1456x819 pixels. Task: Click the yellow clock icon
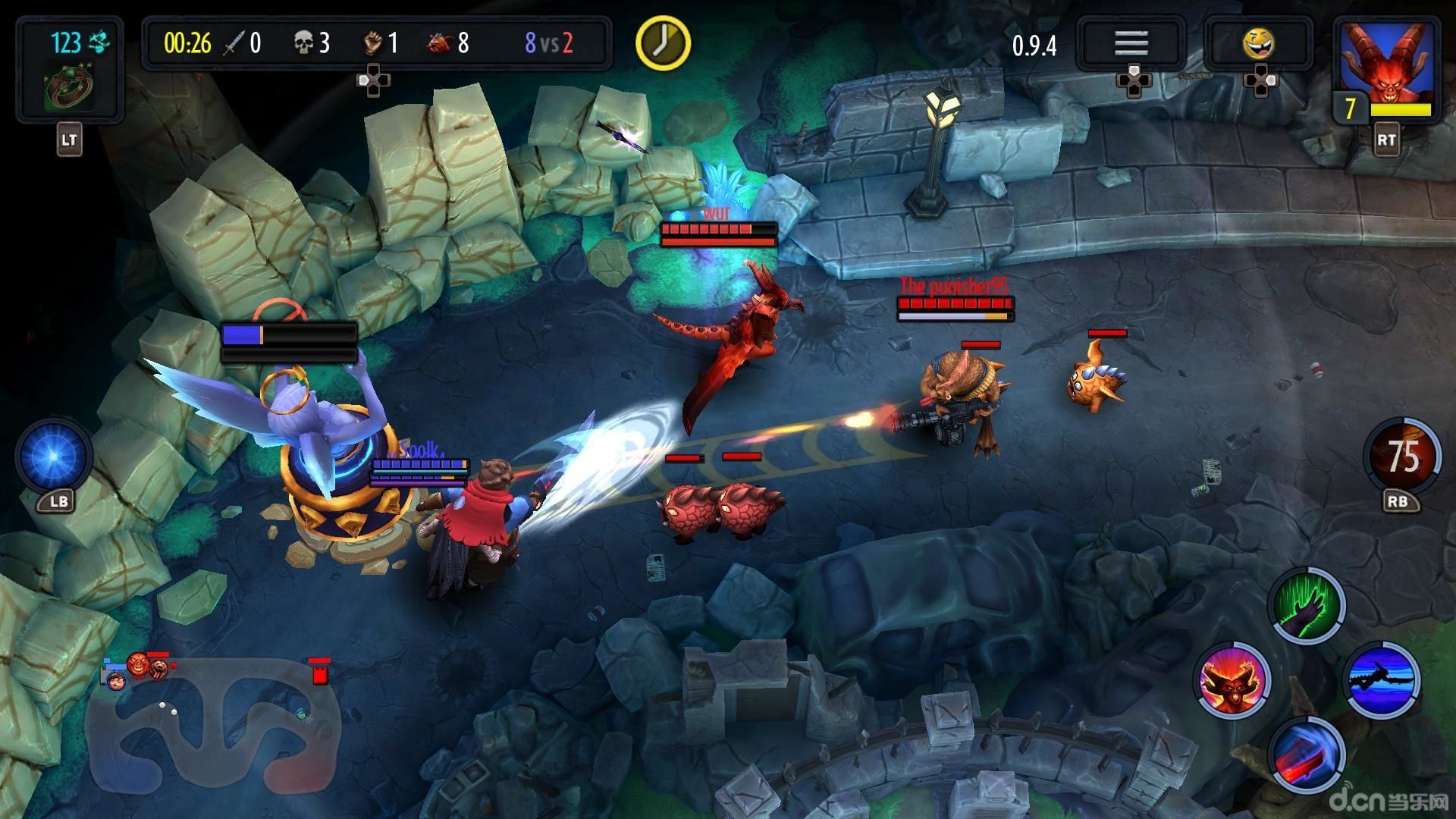(x=663, y=43)
